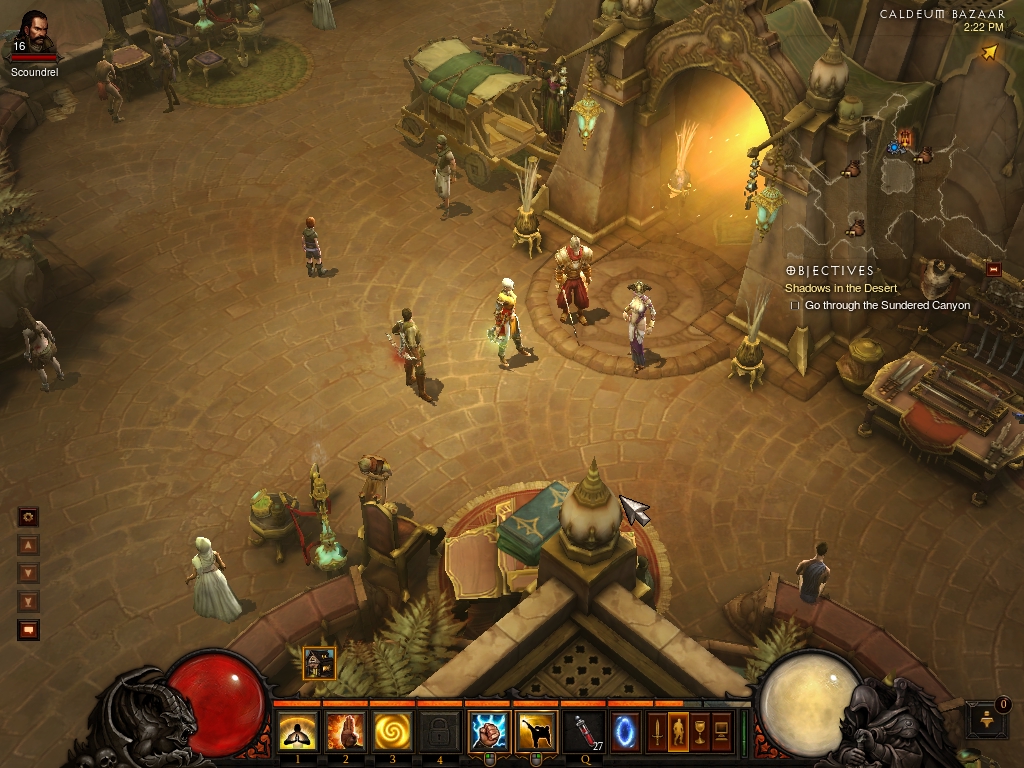The width and height of the screenshot is (1024, 768).
Task: Open the sword menu button
Action: [658, 733]
